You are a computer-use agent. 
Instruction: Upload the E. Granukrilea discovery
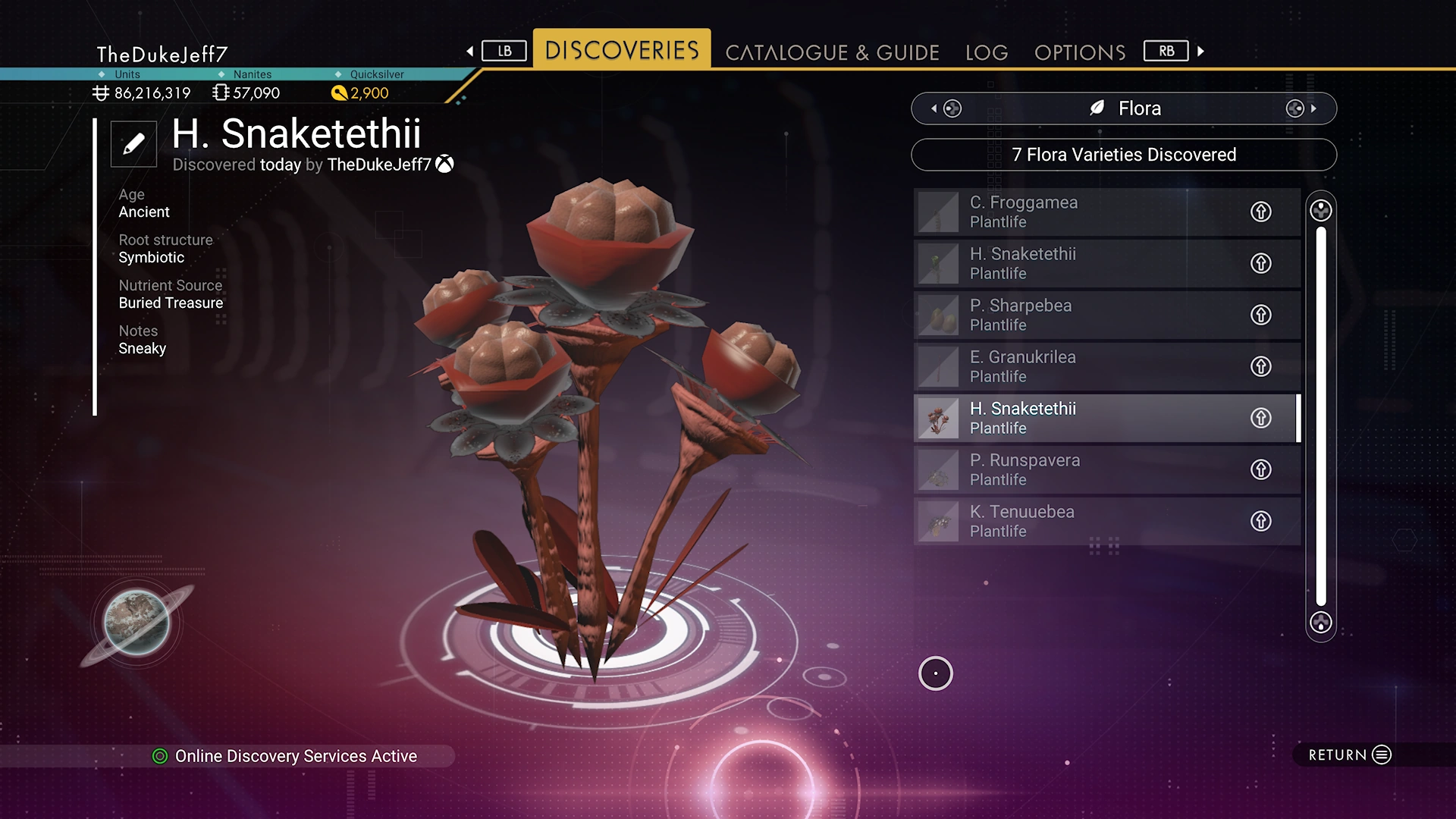tap(1260, 366)
